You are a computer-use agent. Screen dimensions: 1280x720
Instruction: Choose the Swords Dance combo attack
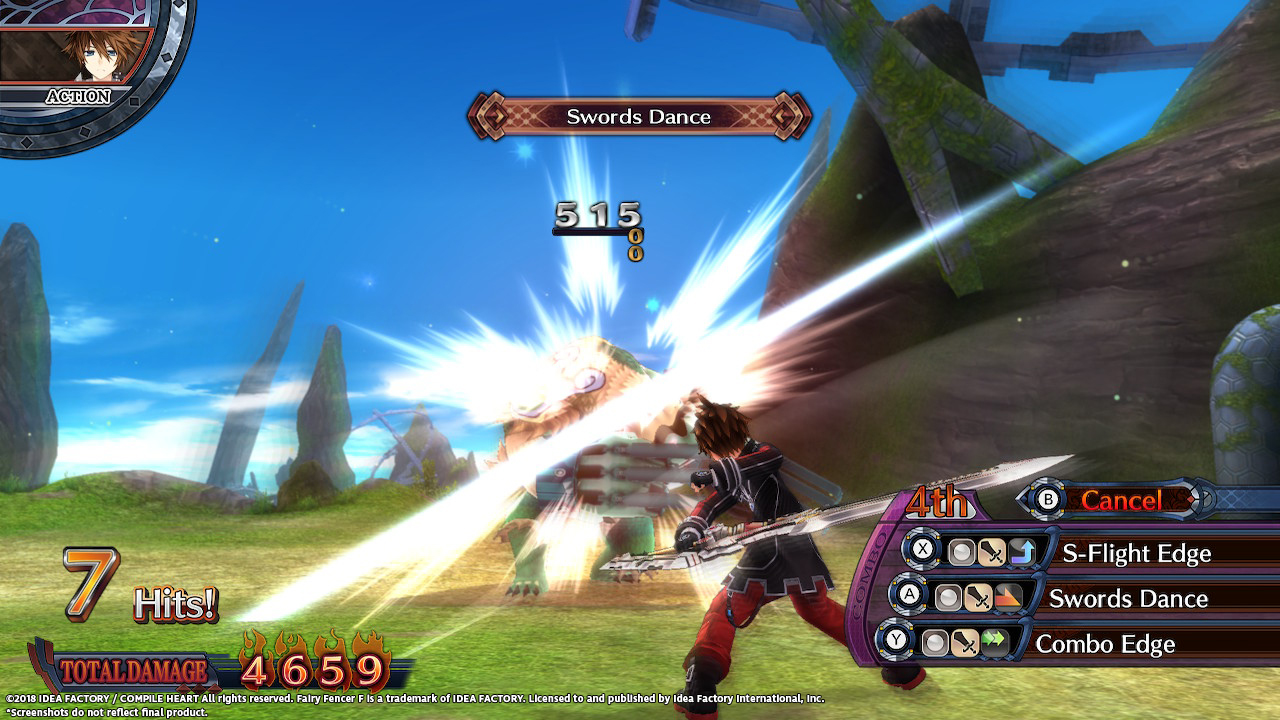(x=1127, y=599)
